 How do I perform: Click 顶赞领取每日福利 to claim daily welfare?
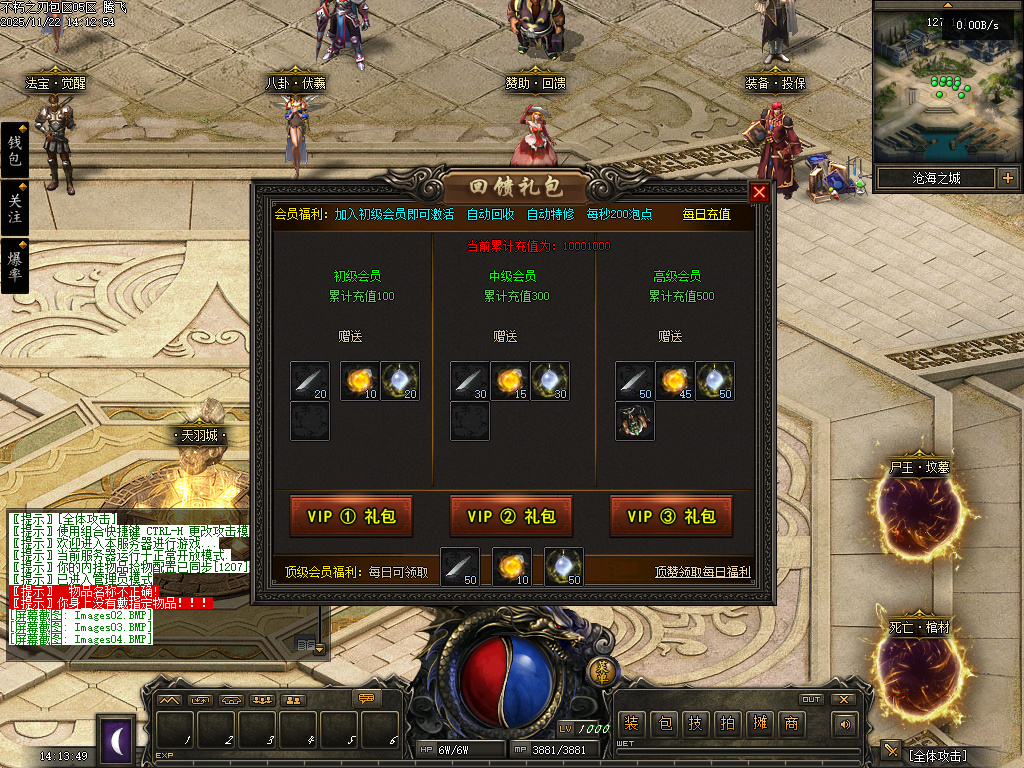tap(702, 572)
